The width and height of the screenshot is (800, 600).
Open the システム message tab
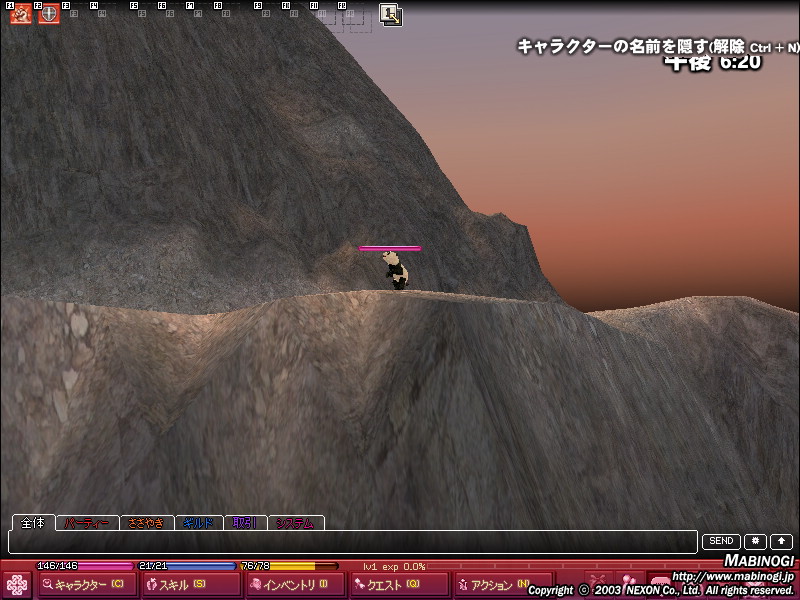click(x=296, y=522)
